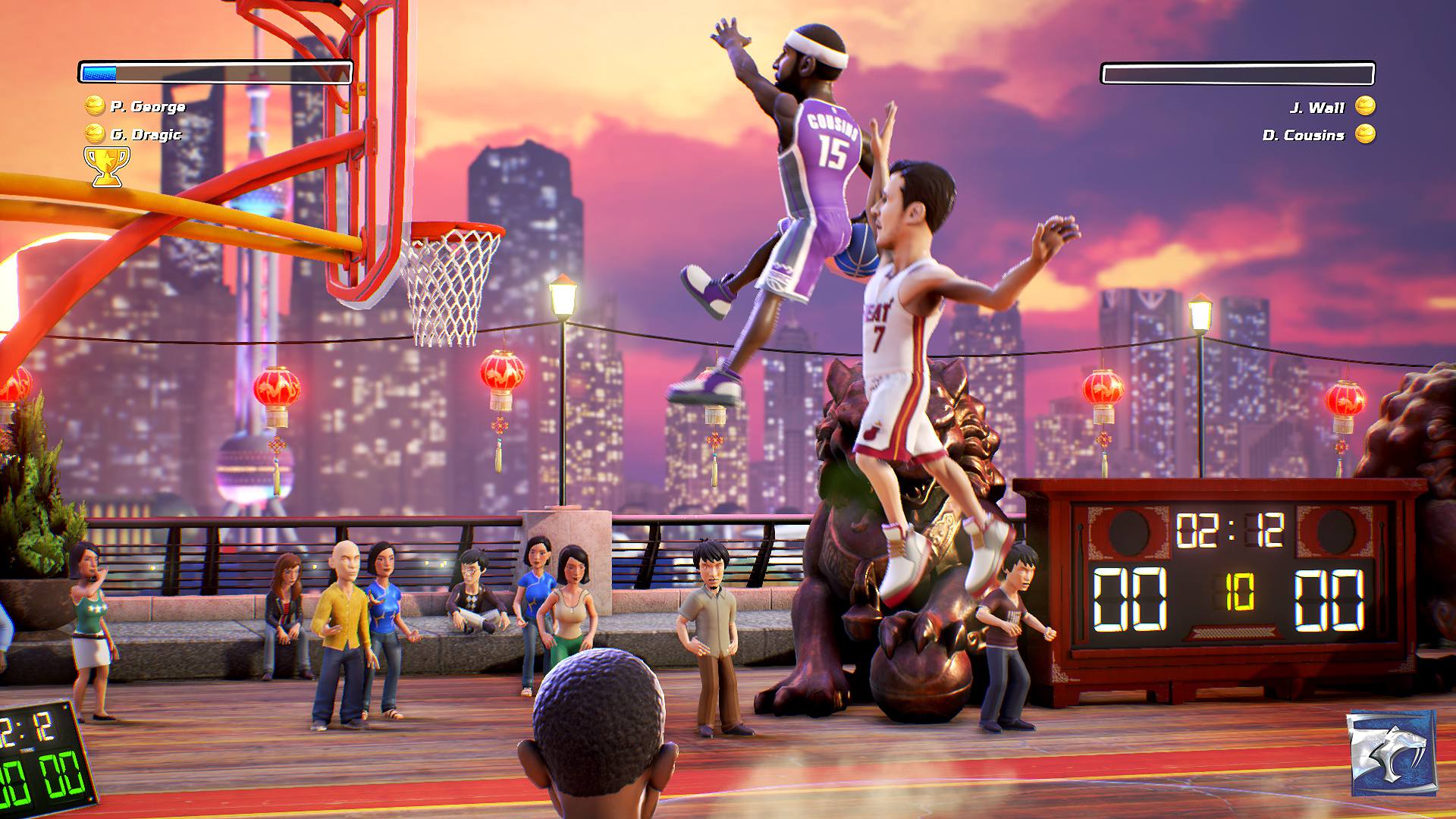Click the G. Dragic player name

pos(146,136)
